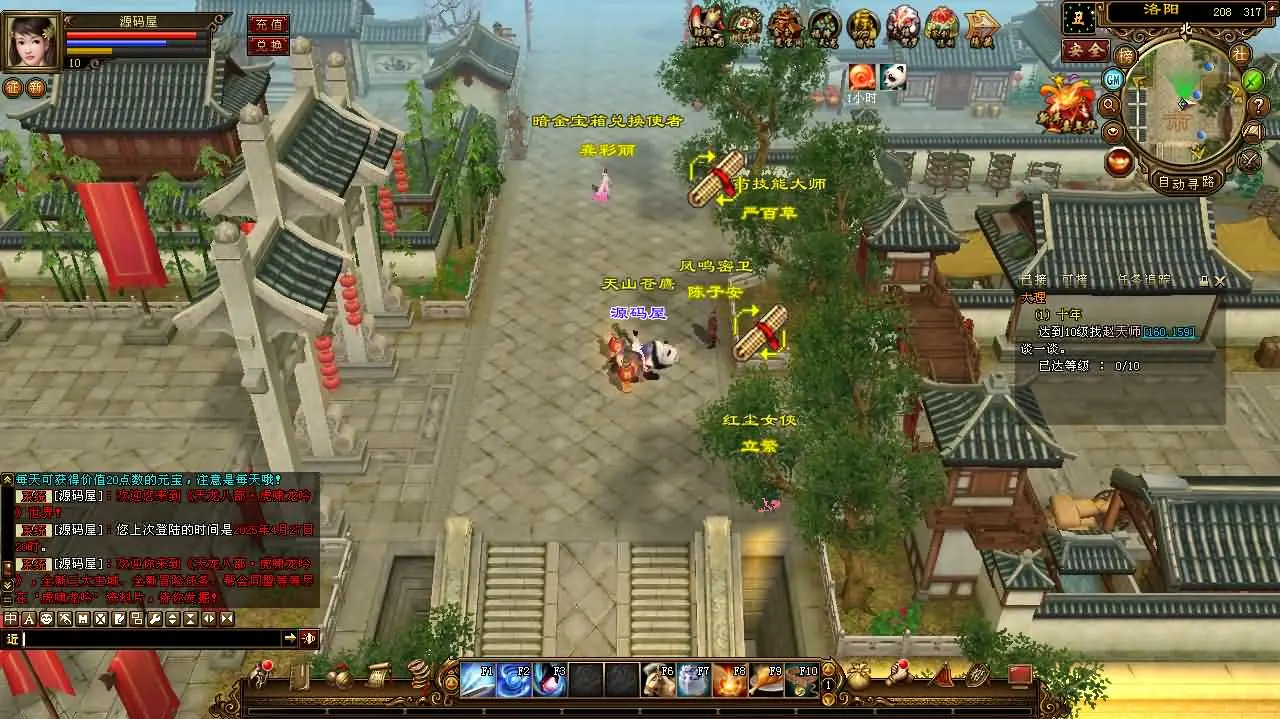Click the 自动寻路 auto-pathfinding button

pyautogui.click(x=1187, y=182)
